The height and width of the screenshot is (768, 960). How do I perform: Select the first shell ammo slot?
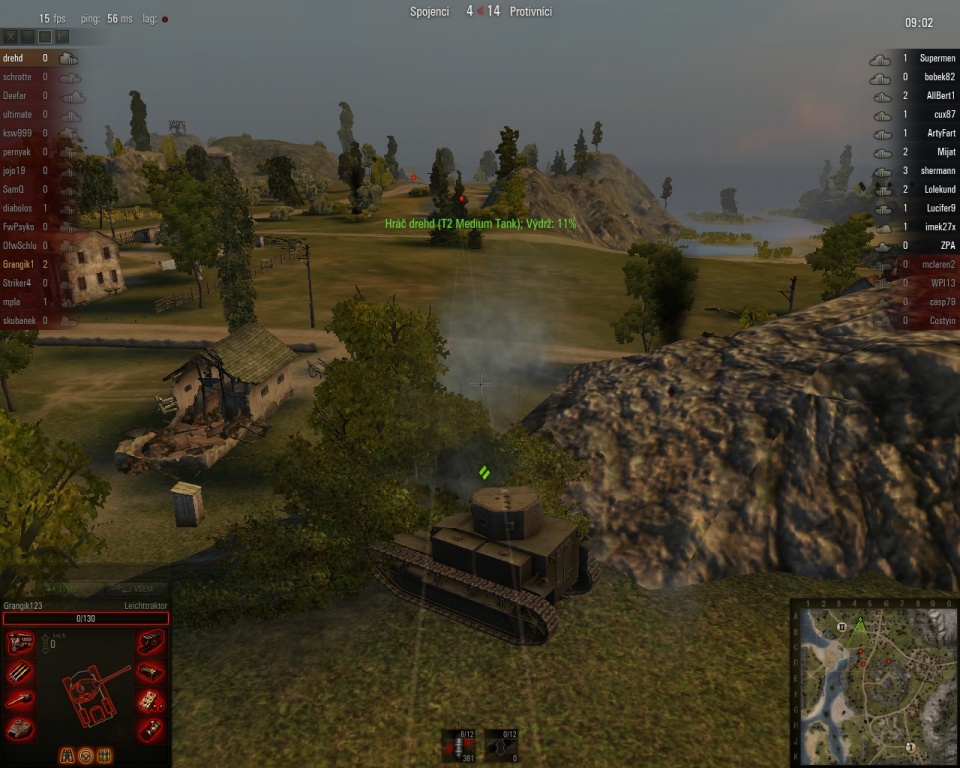click(461, 746)
